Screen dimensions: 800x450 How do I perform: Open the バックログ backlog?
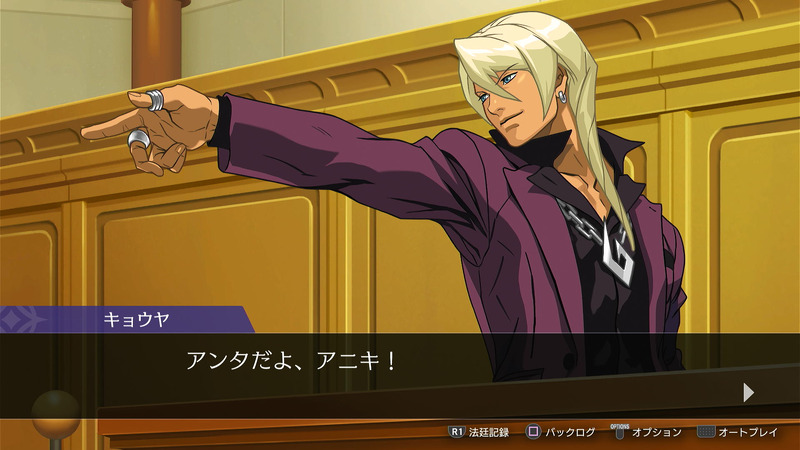(x=561, y=432)
